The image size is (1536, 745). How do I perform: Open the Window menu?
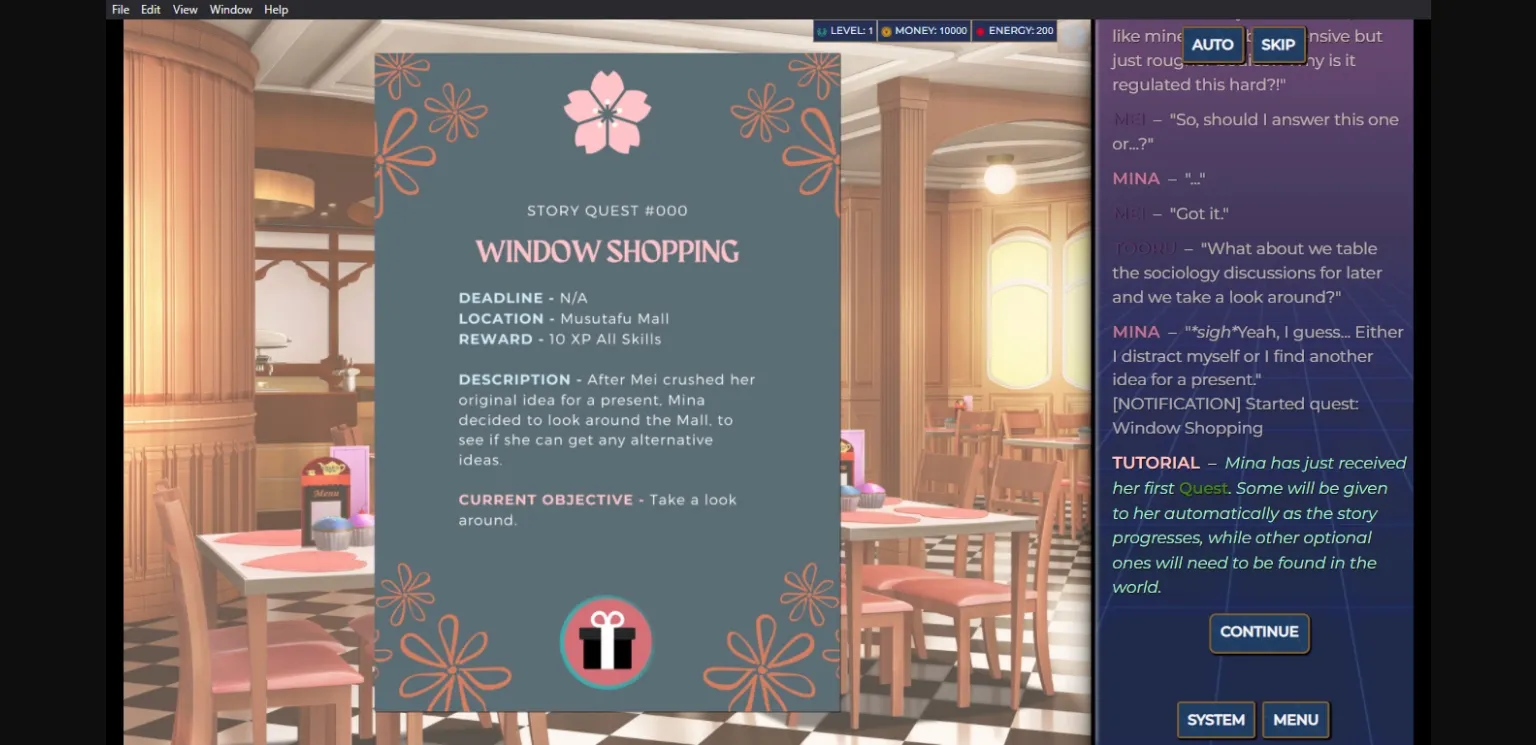click(x=231, y=9)
